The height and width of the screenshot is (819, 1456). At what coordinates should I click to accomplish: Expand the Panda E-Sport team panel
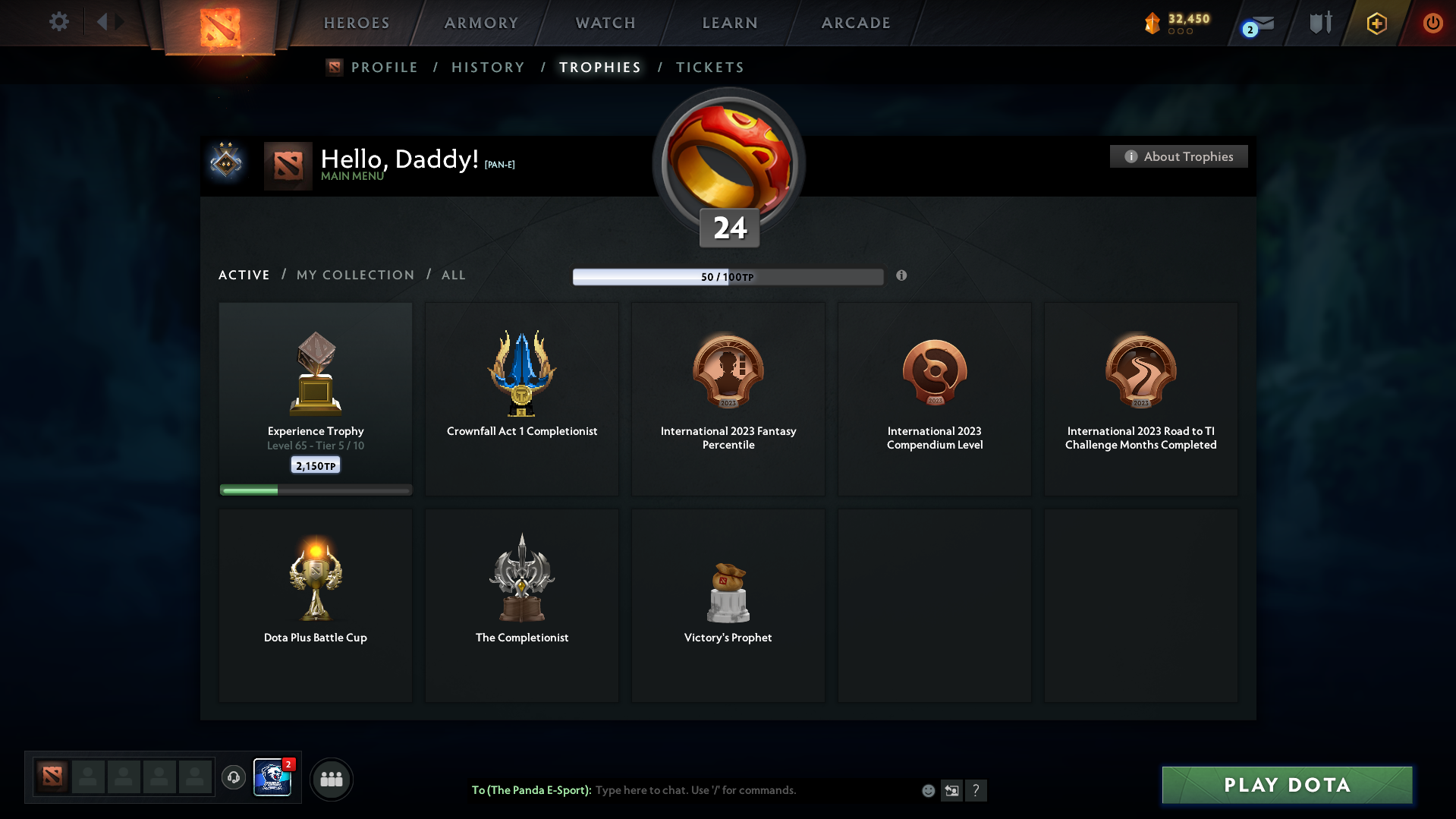coord(273,779)
